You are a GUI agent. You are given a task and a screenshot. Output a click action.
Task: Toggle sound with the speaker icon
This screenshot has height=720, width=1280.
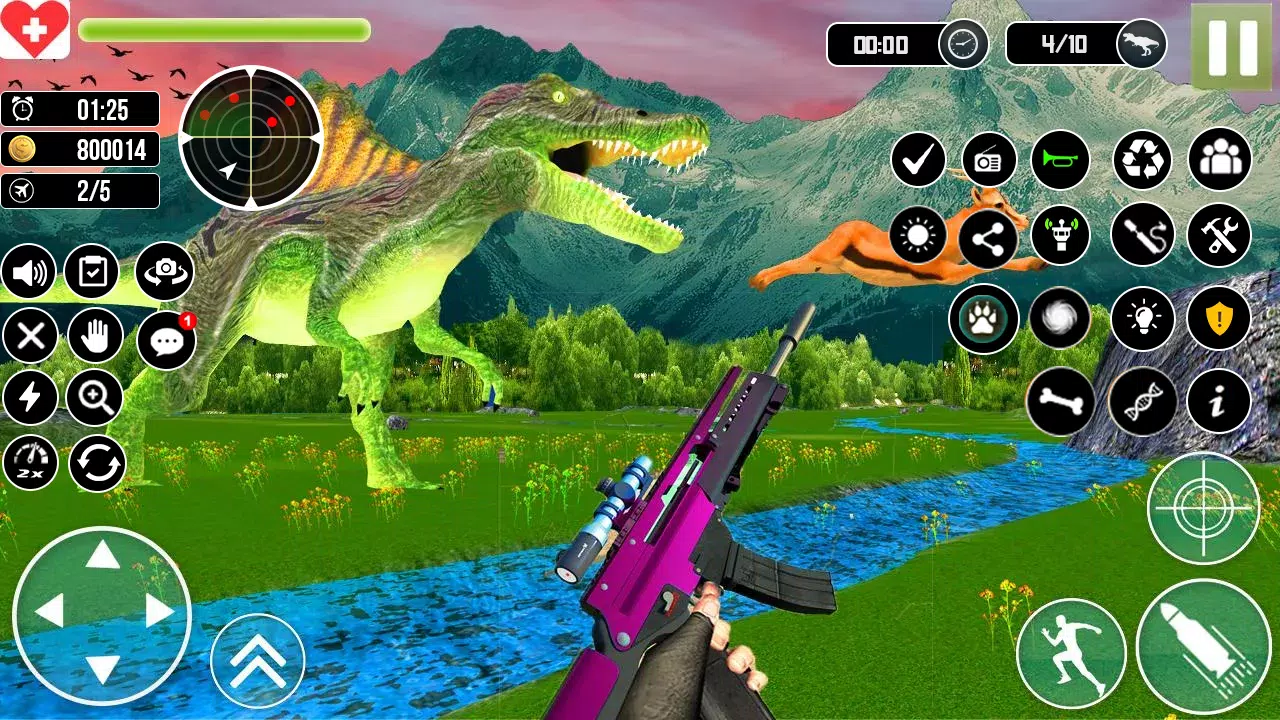click(29, 272)
